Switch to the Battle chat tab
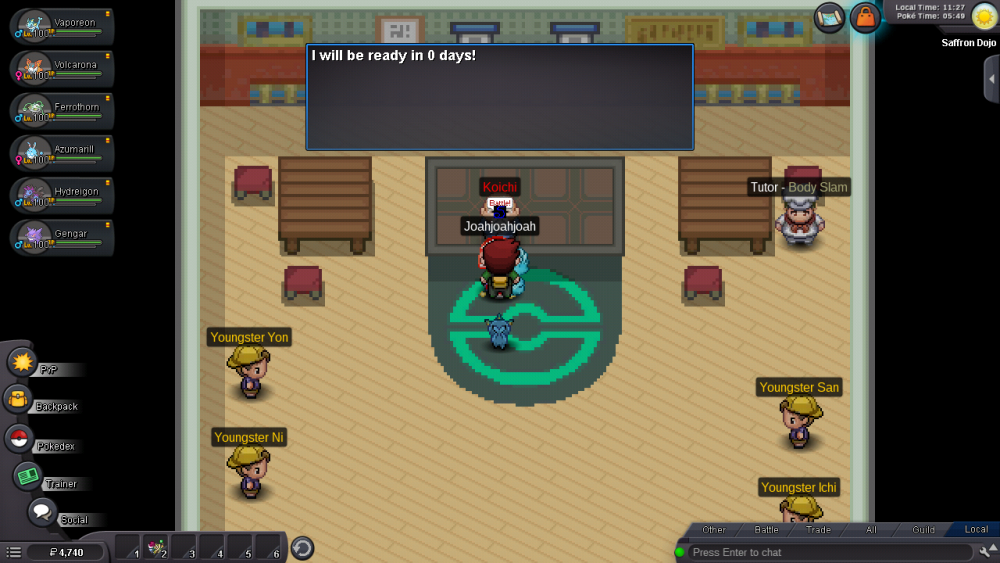Viewport: 1000px width, 563px height. point(767,530)
